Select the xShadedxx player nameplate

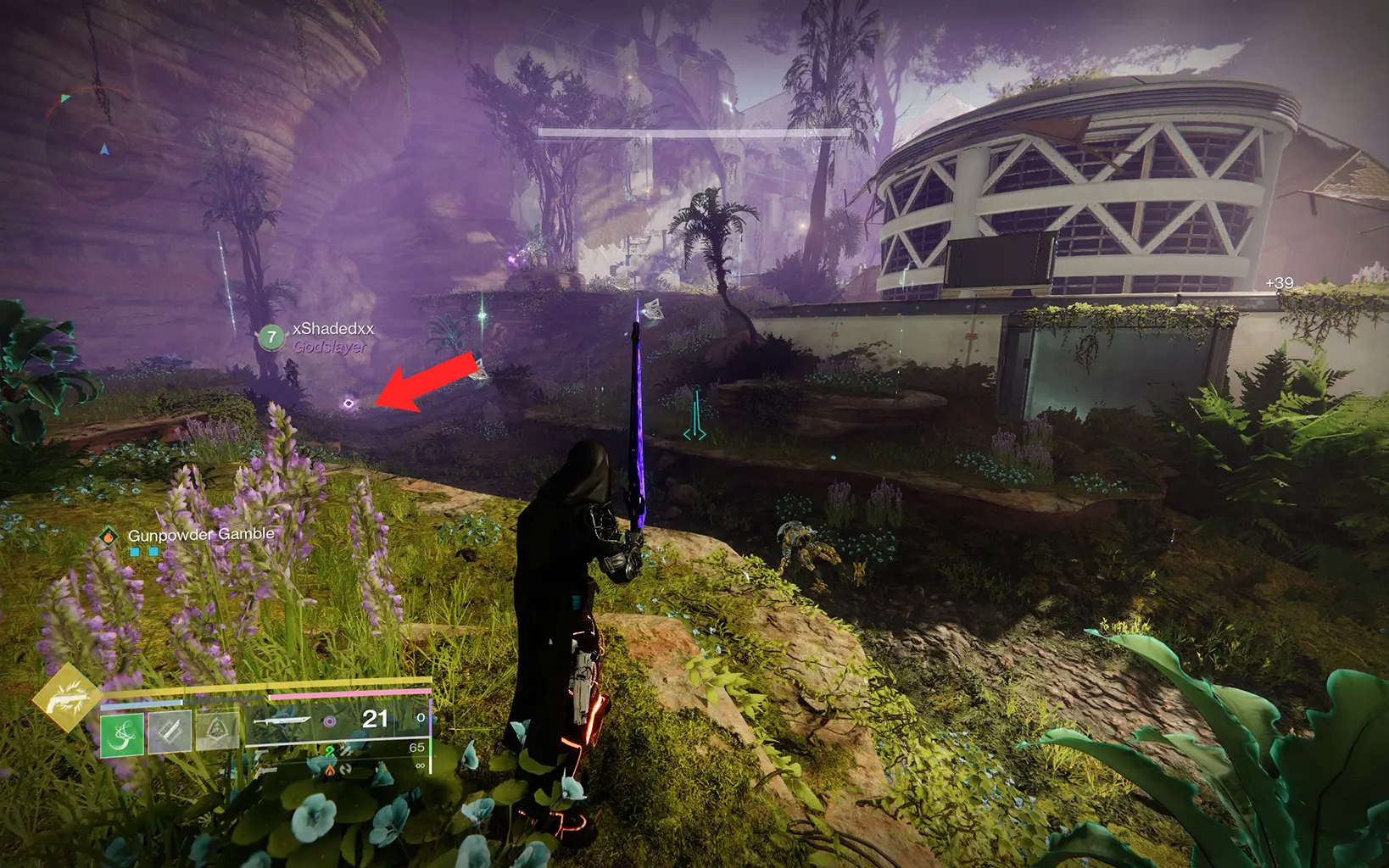coord(332,329)
